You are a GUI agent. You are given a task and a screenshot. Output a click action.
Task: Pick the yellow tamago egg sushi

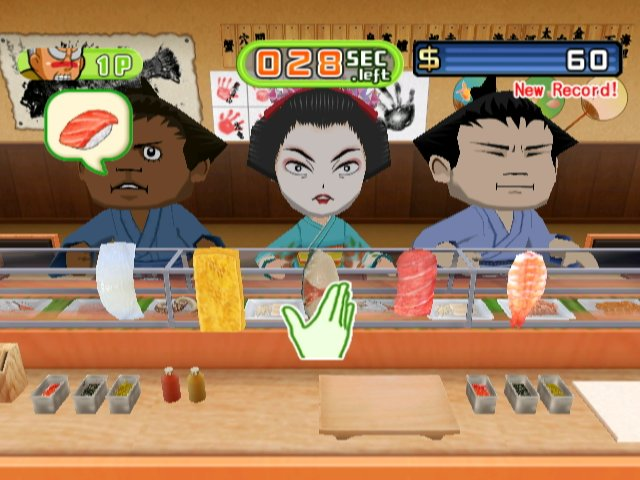click(218, 290)
